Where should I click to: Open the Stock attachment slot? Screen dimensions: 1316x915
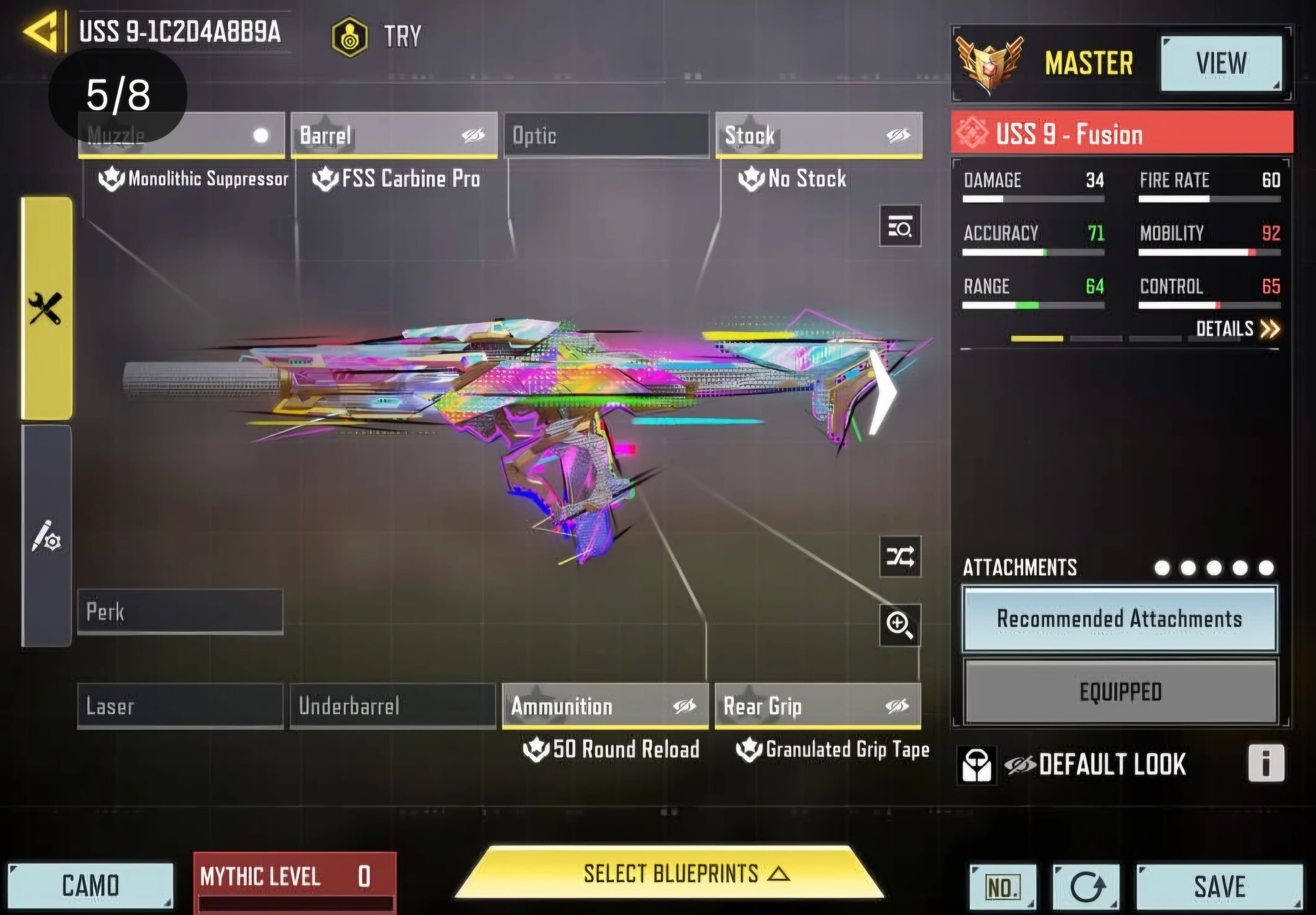(818, 135)
